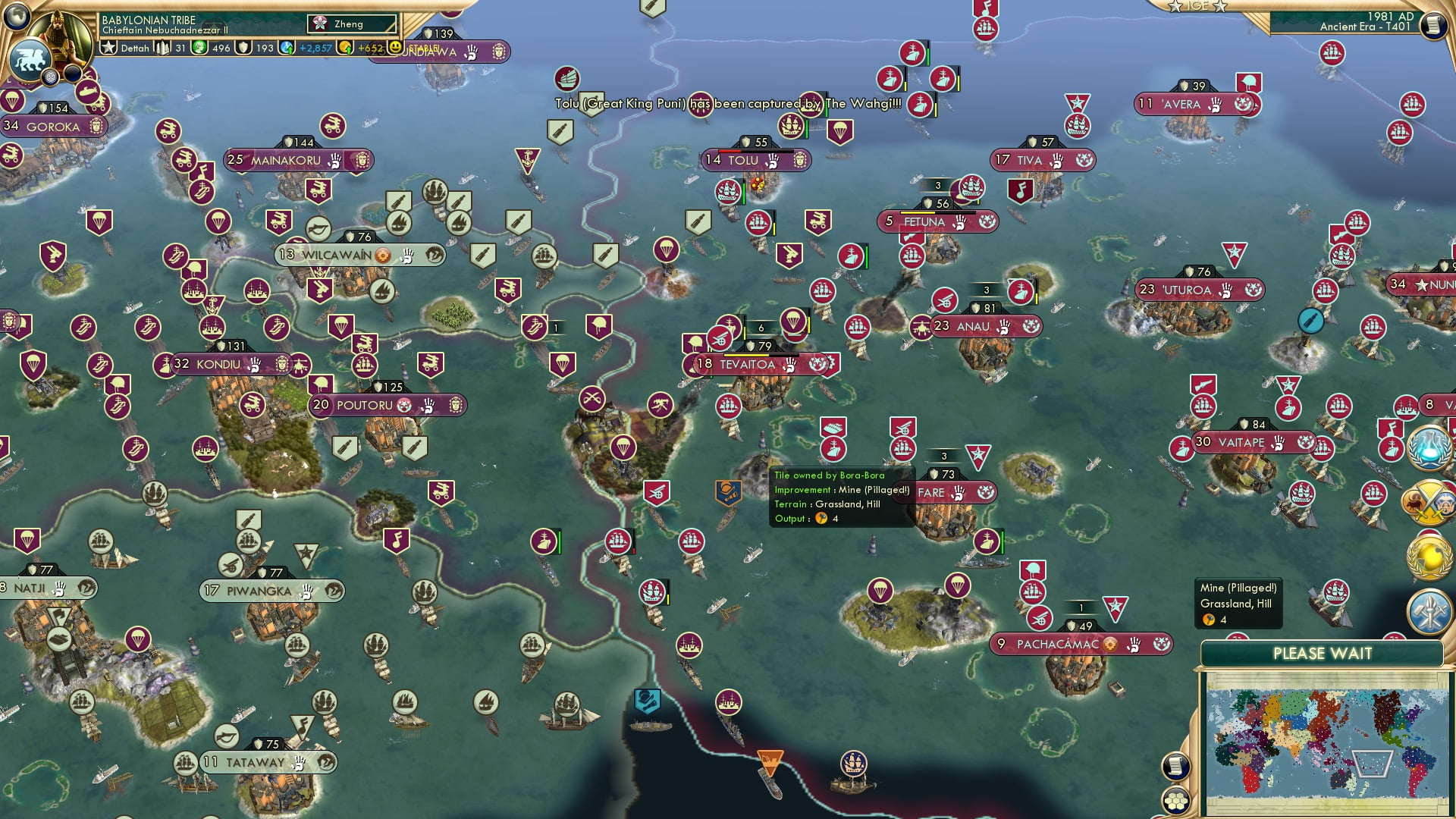Select the Tevaitoa city banner
This screenshot has height=819, width=1456.
point(745,365)
